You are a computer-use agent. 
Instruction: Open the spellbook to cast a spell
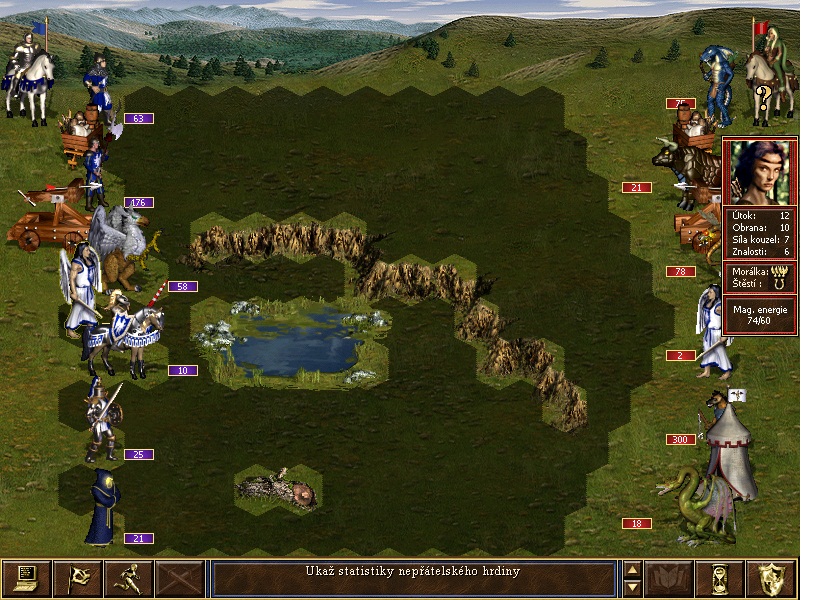point(668,579)
